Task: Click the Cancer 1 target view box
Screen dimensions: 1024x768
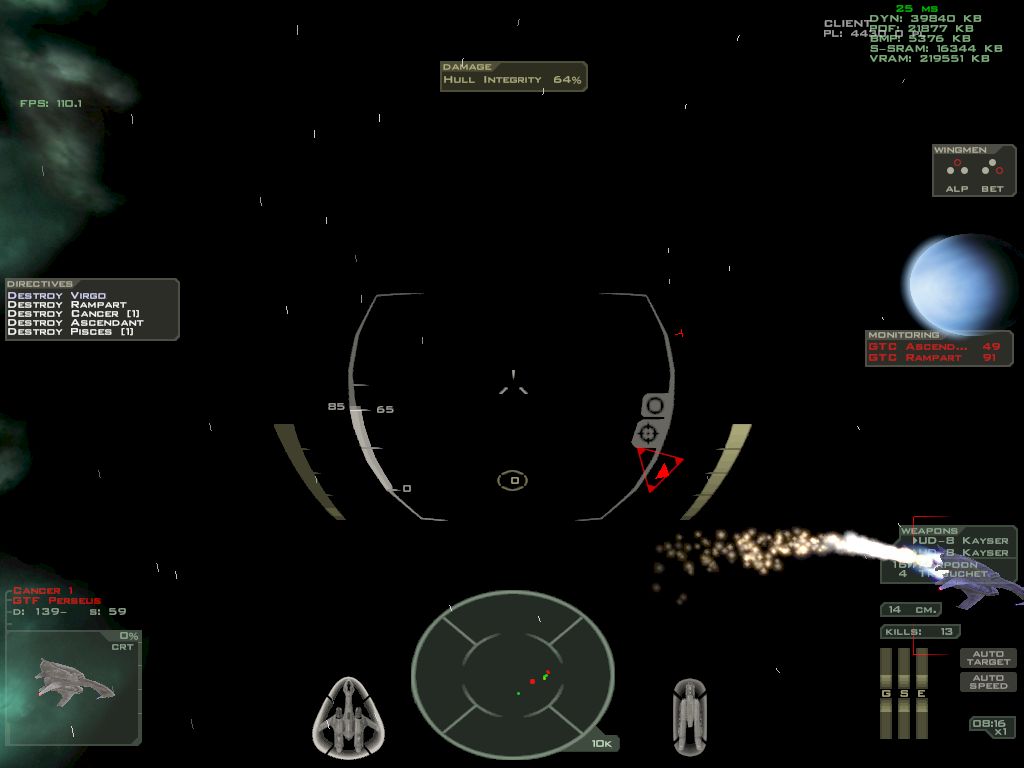Action: tap(73, 688)
